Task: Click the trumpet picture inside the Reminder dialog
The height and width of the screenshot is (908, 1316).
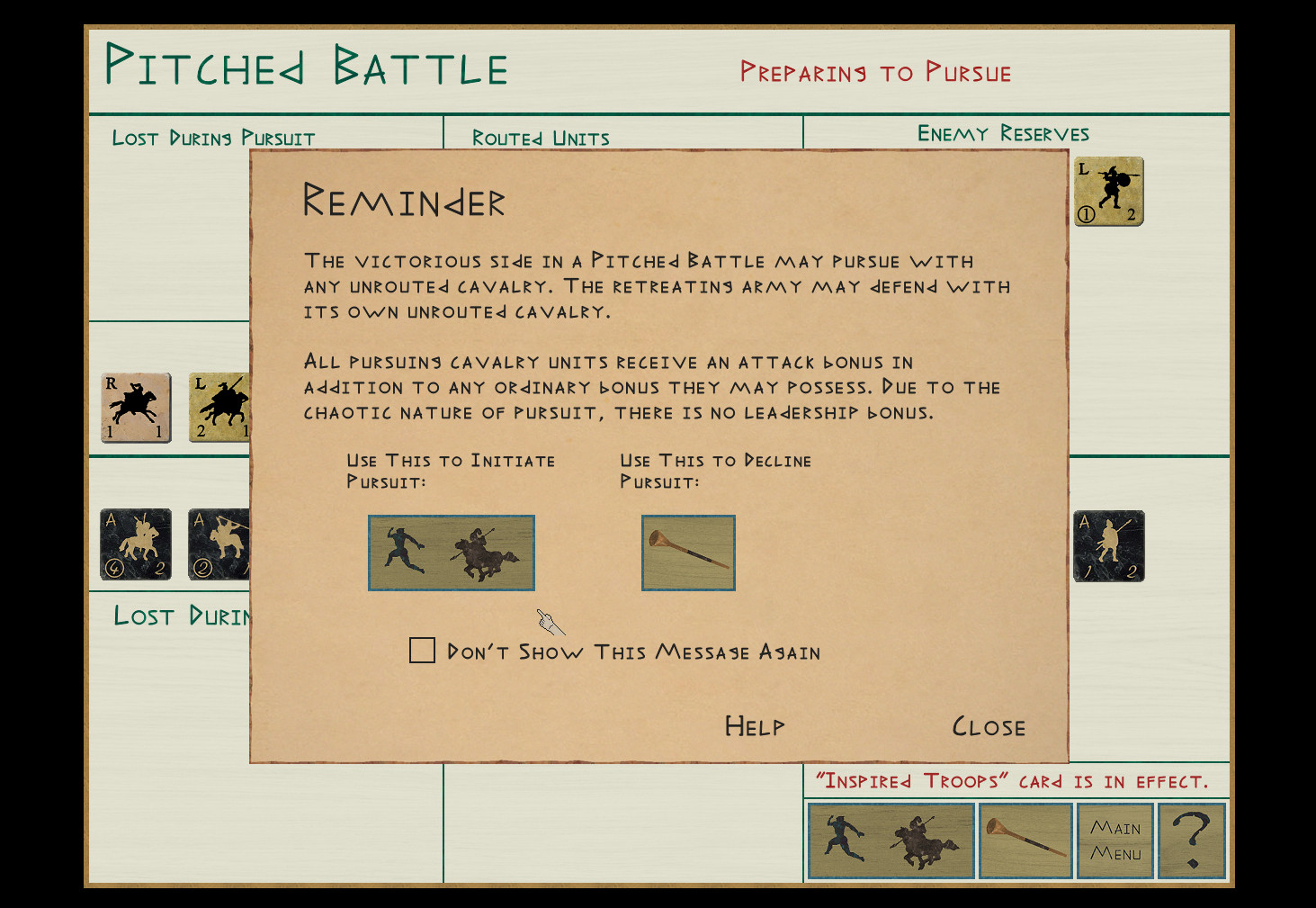Action: (x=688, y=553)
